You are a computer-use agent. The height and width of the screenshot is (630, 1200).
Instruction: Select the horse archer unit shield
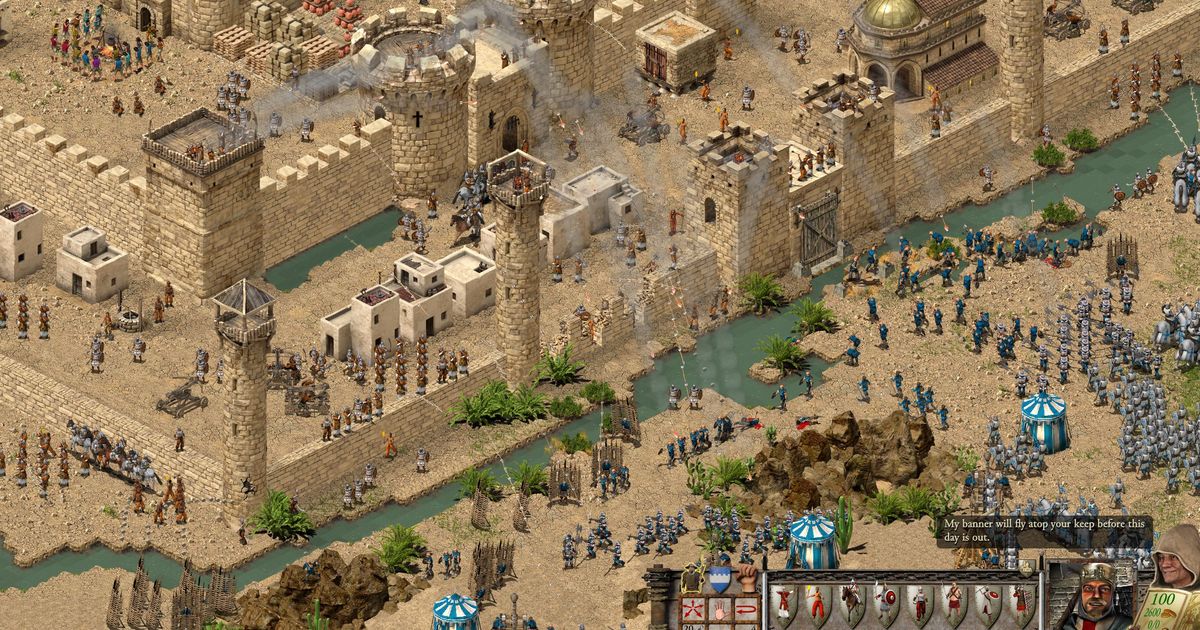pos(851,602)
